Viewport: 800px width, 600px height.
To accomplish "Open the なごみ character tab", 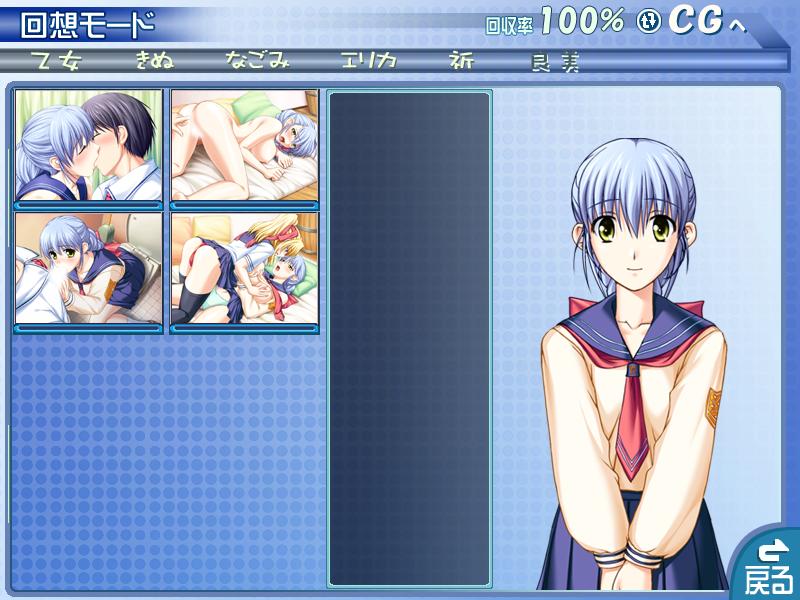I will [x=257, y=61].
